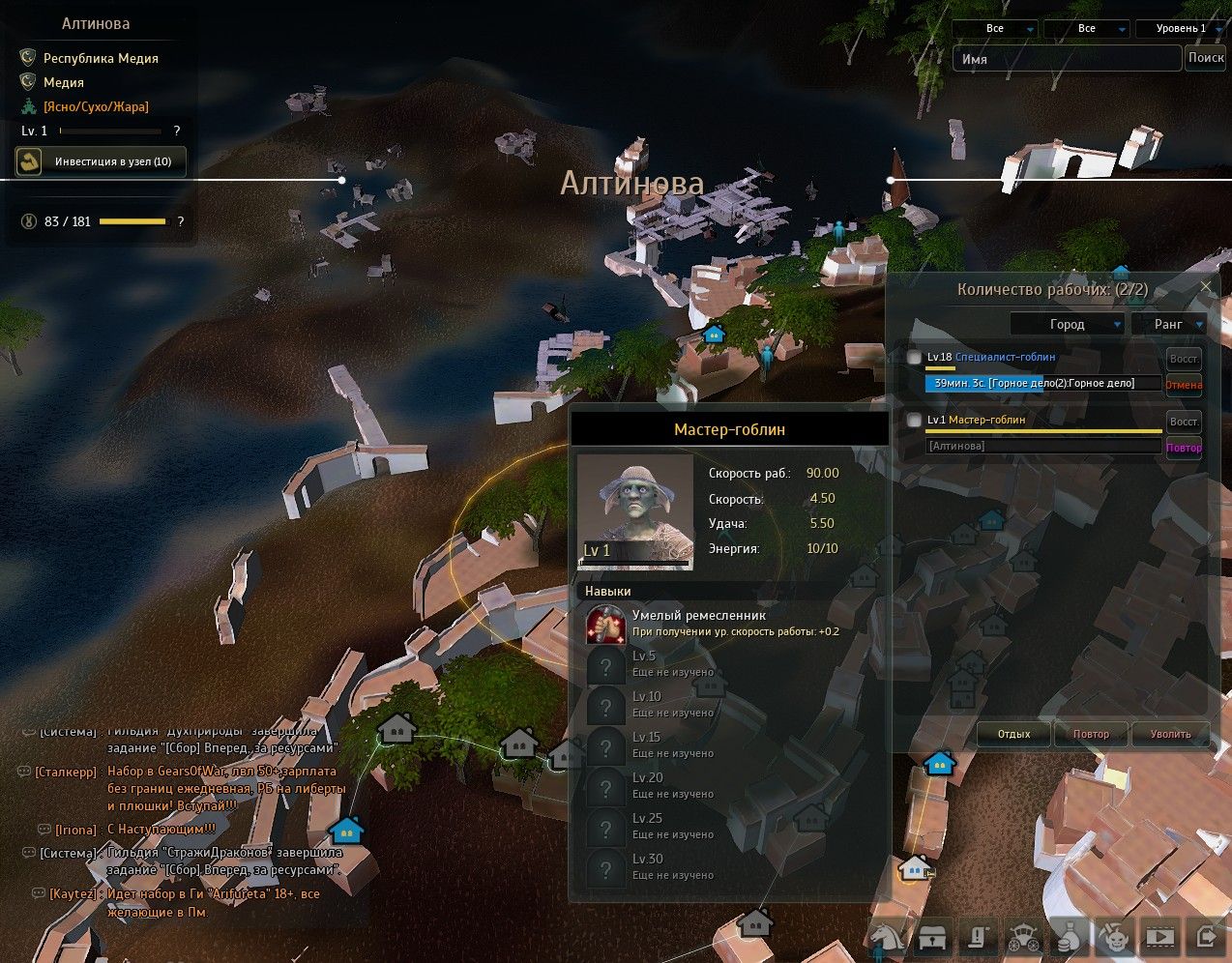Screen dimensions: 1232x963
Task: Open the treasure chest storage icon
Action: pos(932,936)
